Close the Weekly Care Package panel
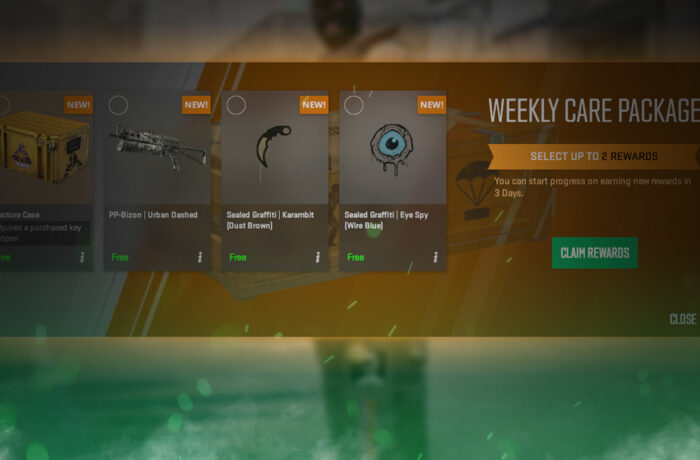The height and width of the screenshot is (460, 700). click(x=683, y=319)
